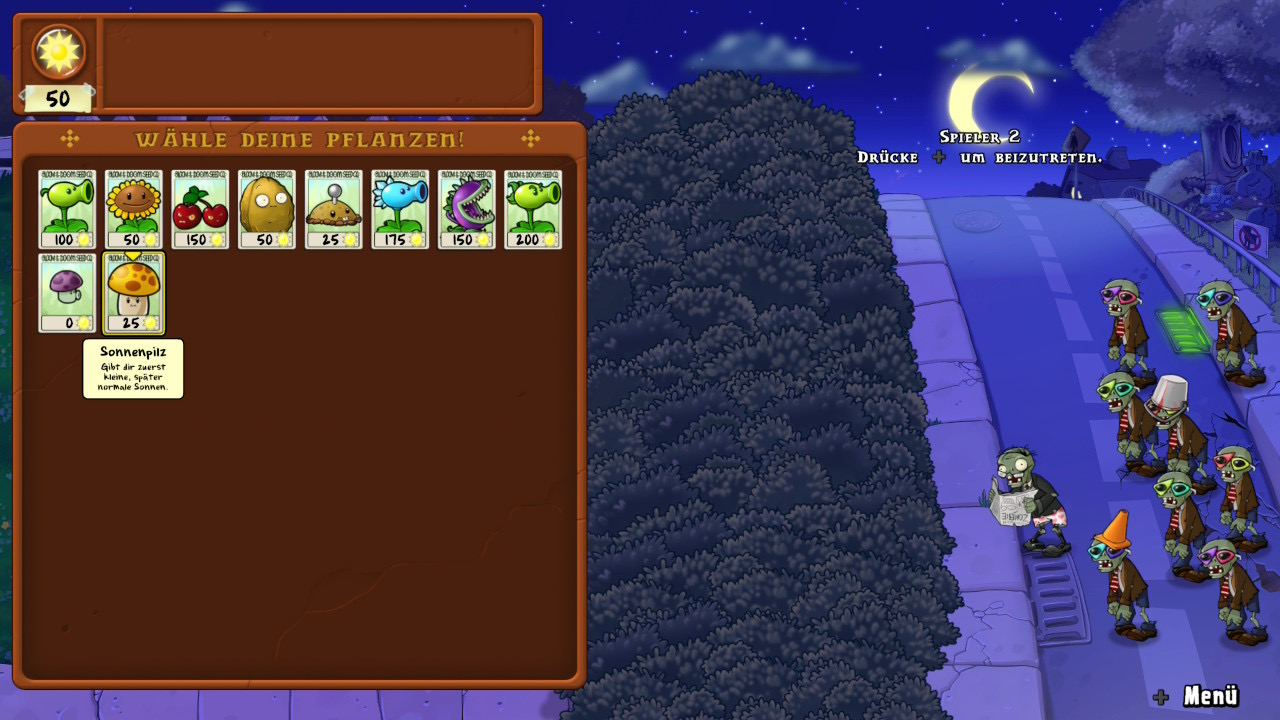
Task: Select the Wall-nut seed card
Action: click(x=267, y=208)
